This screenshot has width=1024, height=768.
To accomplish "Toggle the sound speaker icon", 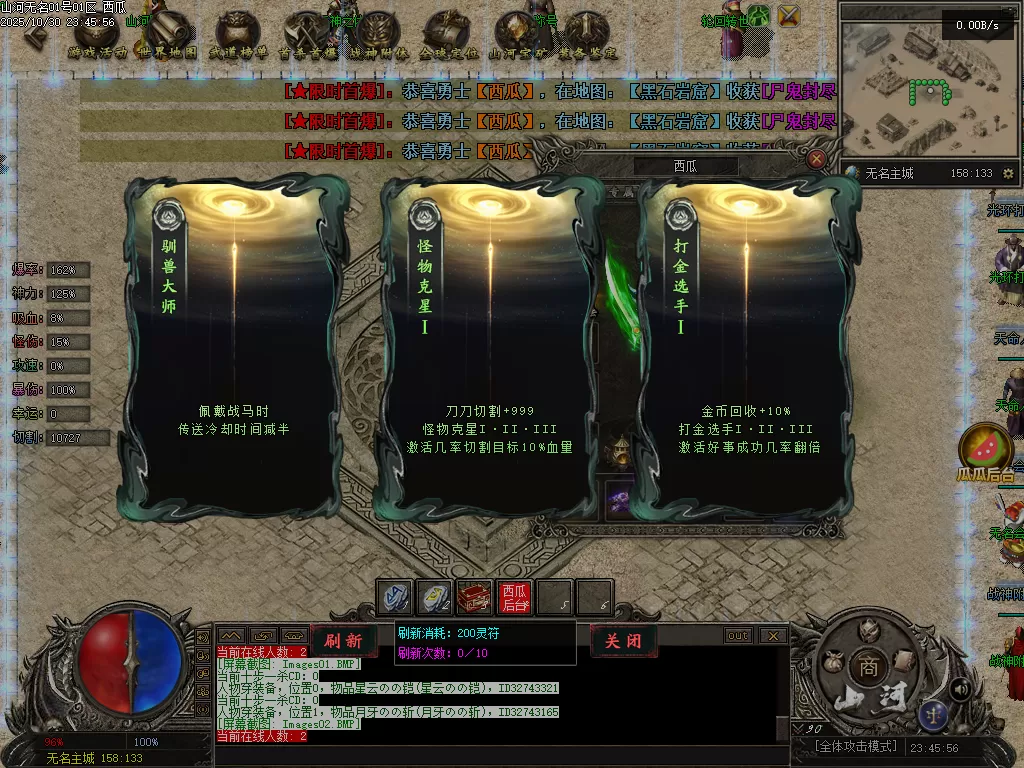I will (960, 688).
